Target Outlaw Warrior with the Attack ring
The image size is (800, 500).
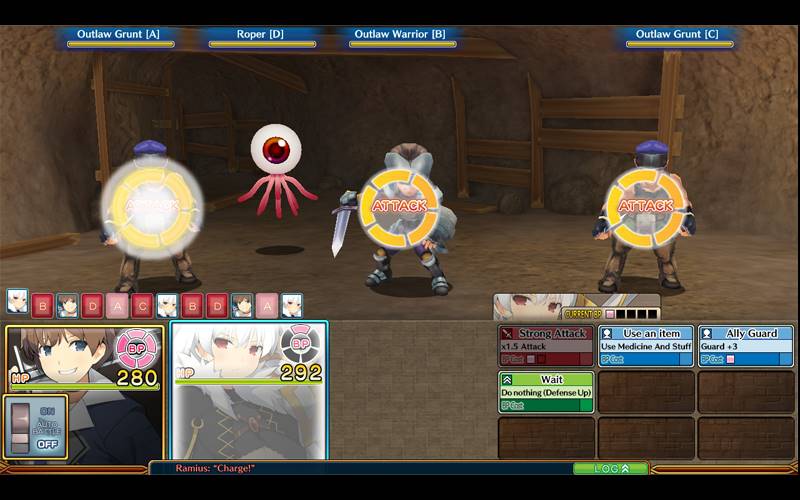pos(400,206)
